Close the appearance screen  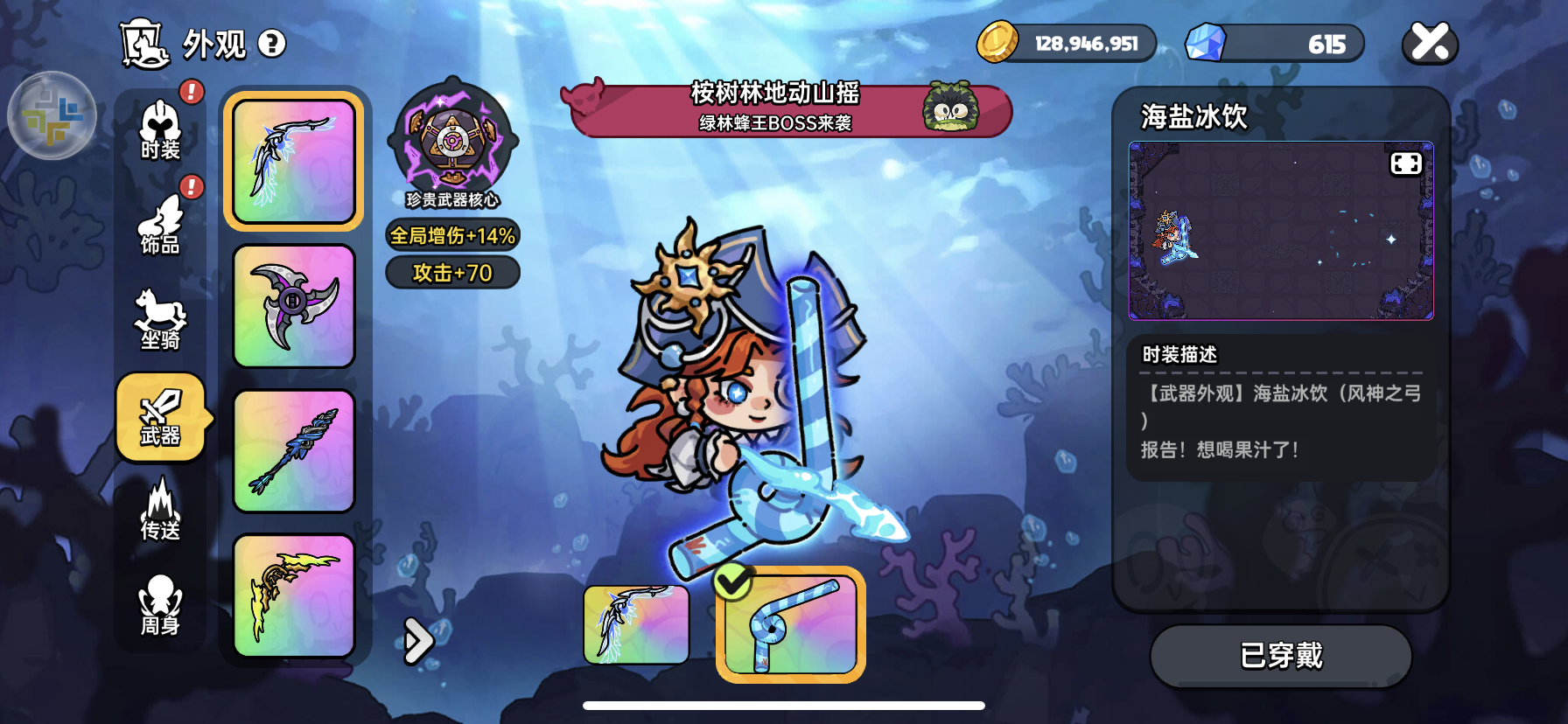pos(1430,42)
